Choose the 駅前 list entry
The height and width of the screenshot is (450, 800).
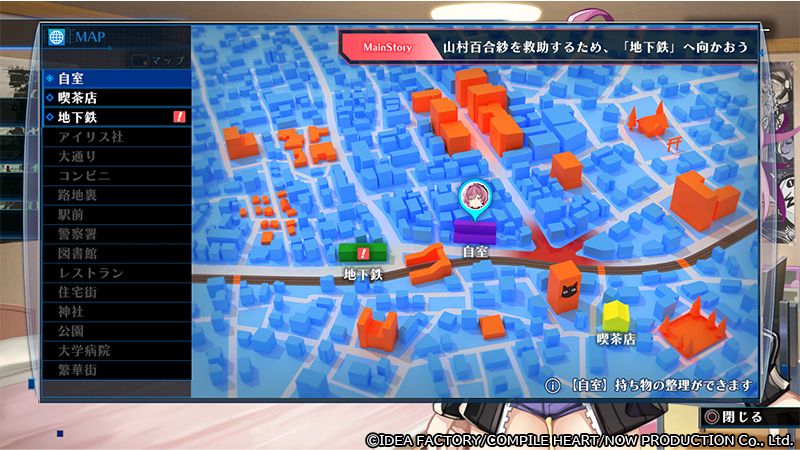tap(115, 214)
